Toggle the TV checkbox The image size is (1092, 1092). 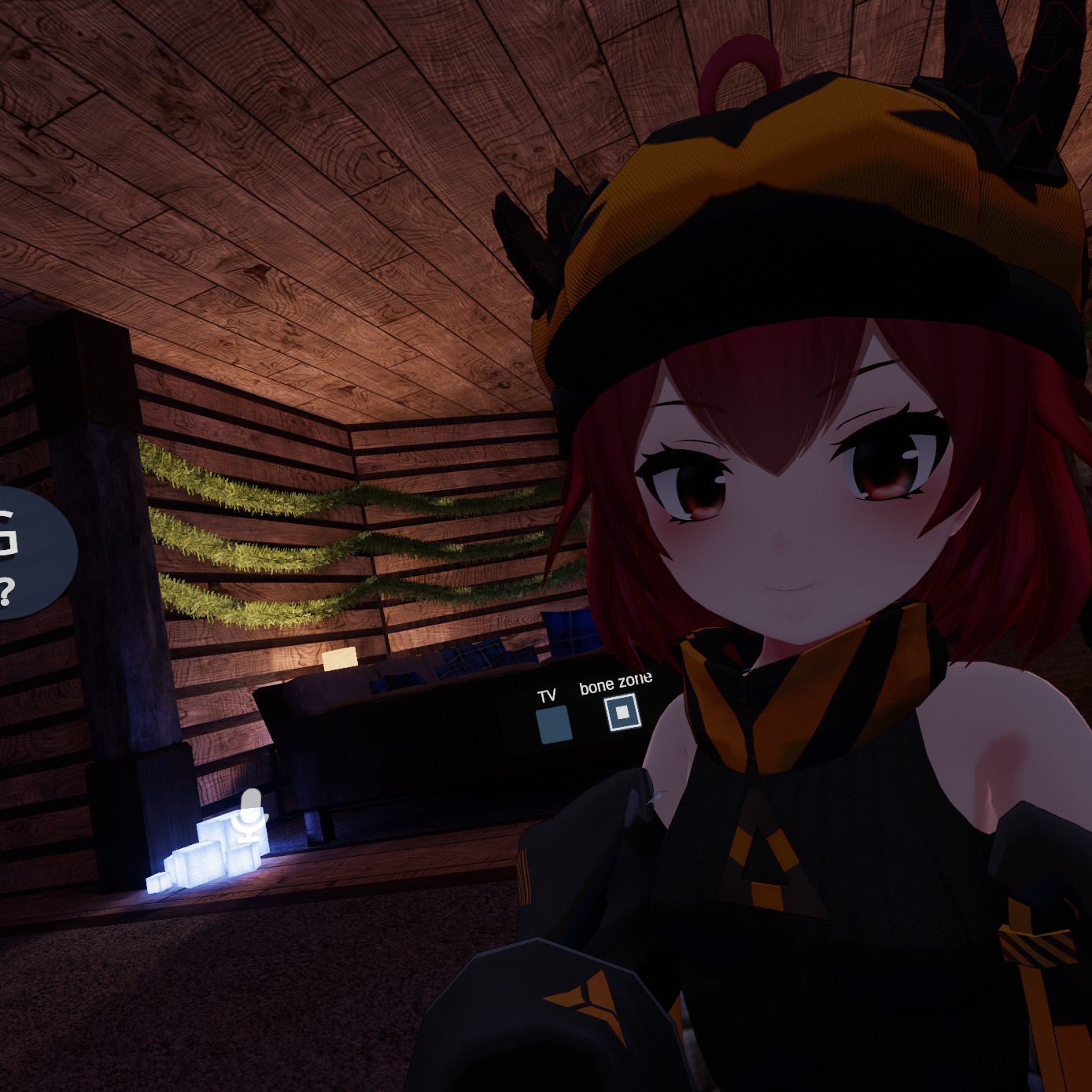pos(553,724)
